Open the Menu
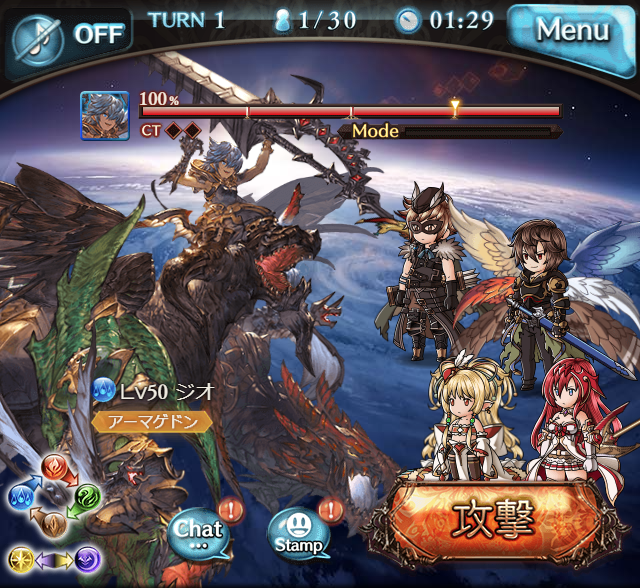 point(572,31)
